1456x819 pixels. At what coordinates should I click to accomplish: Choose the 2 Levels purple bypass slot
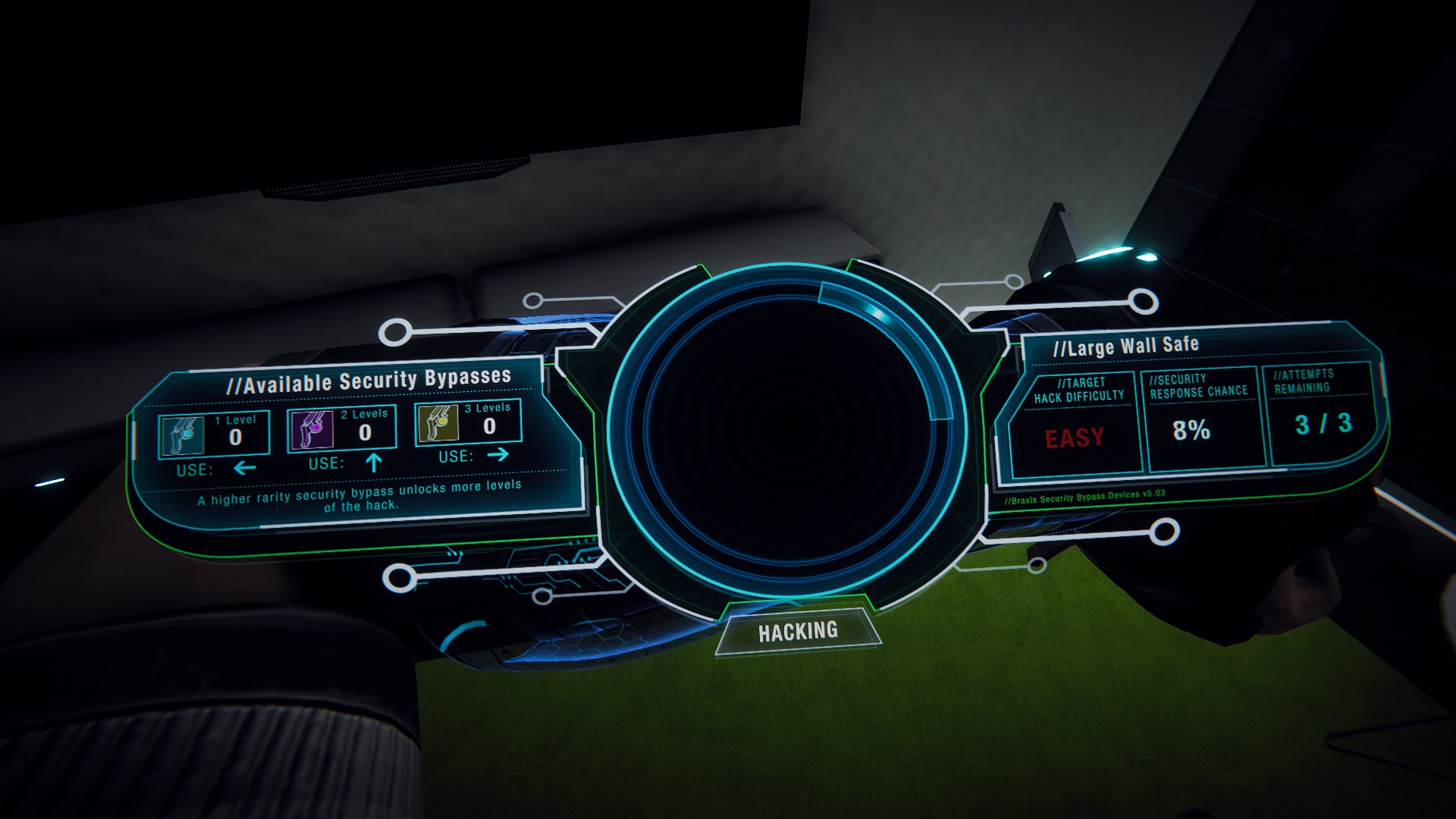[342, 430]
